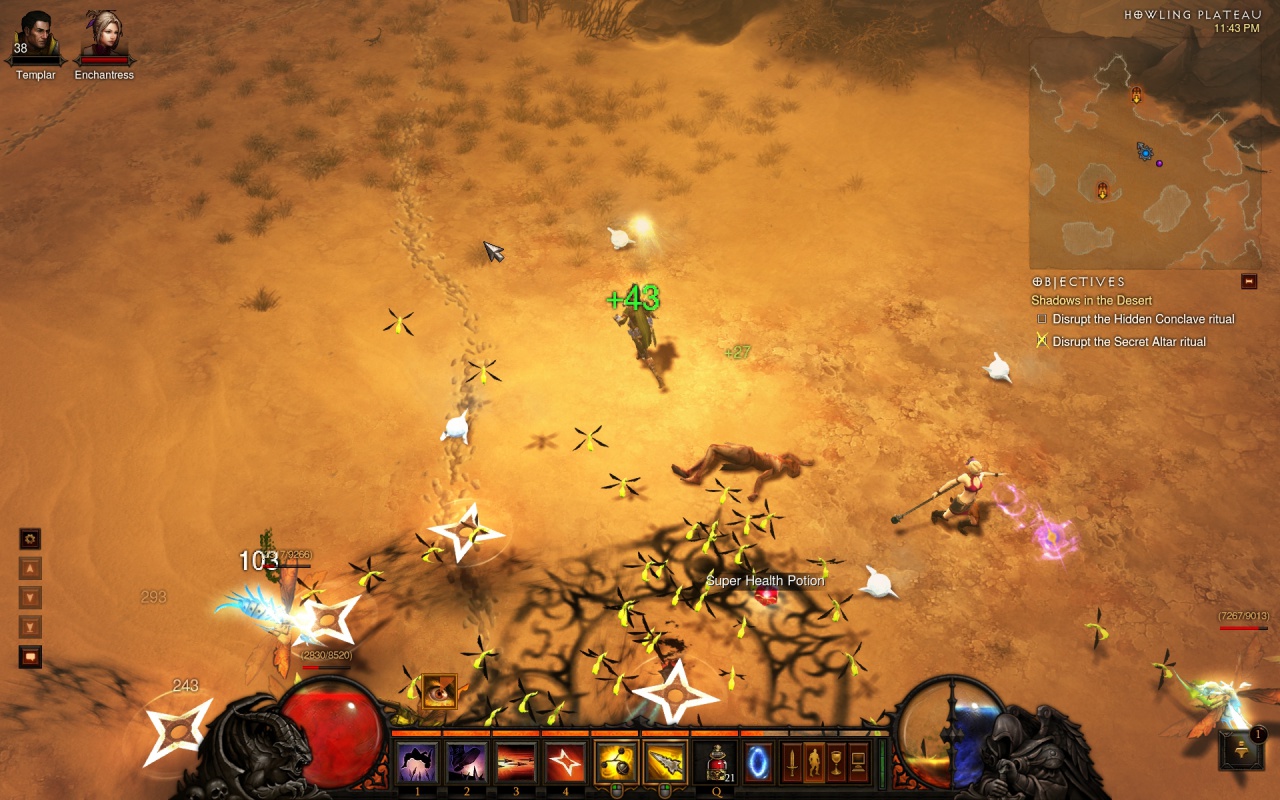The image size is (1280, 800).
Task: Collapse the Objectives tracker
Action: pos(1249,282)
